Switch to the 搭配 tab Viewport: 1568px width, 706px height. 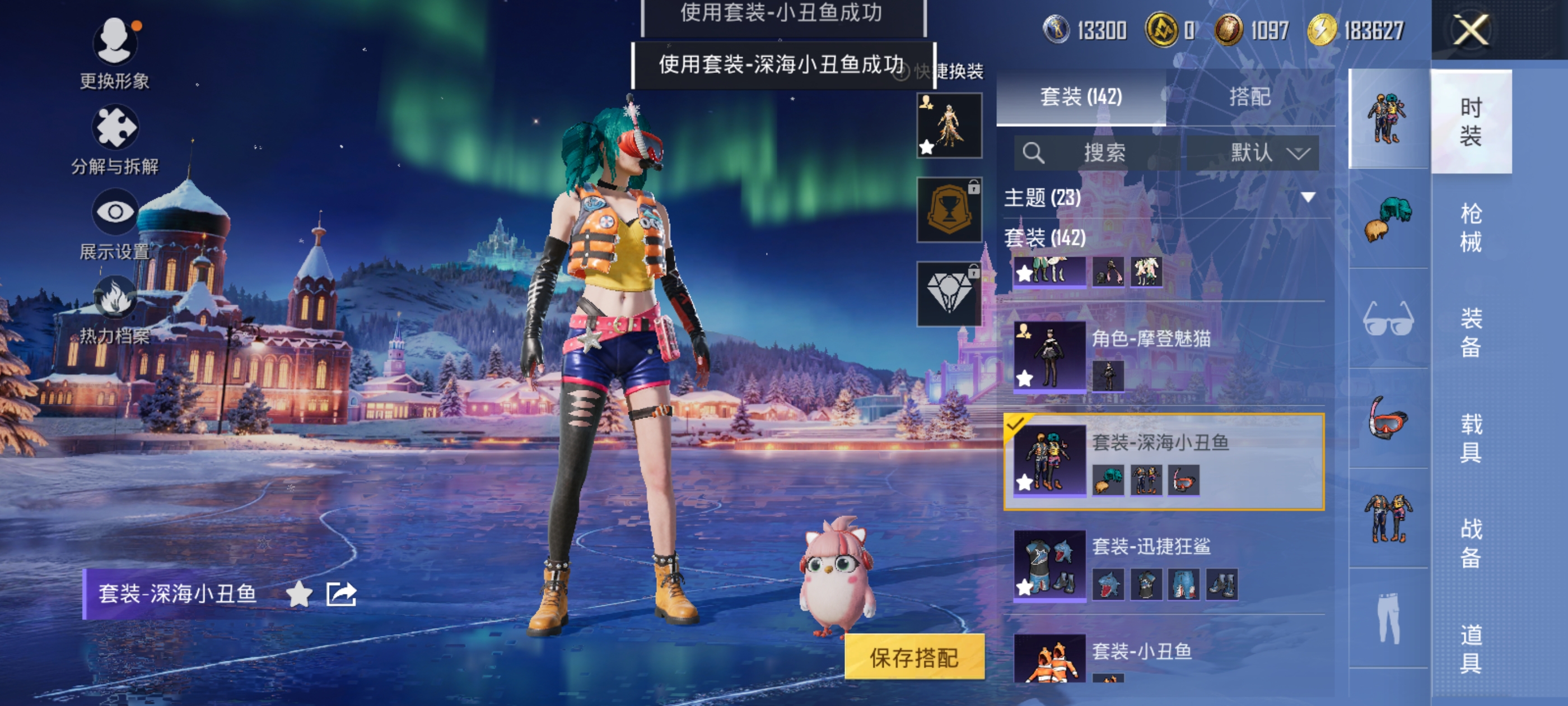[x=1249, y=96]
